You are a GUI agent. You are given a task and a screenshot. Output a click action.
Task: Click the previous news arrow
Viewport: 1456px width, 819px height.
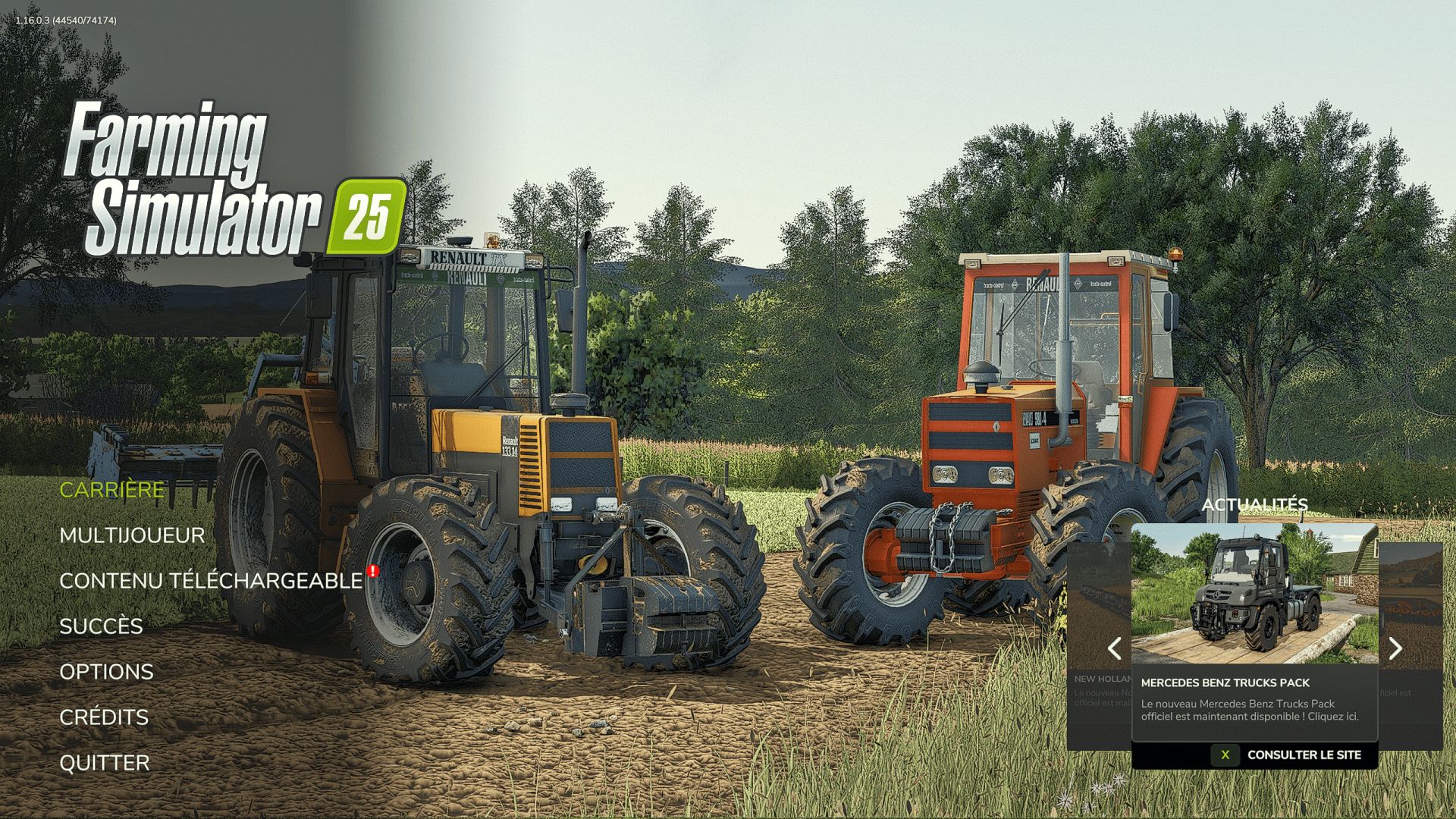pyautogui.click(x=1114, y=648)
